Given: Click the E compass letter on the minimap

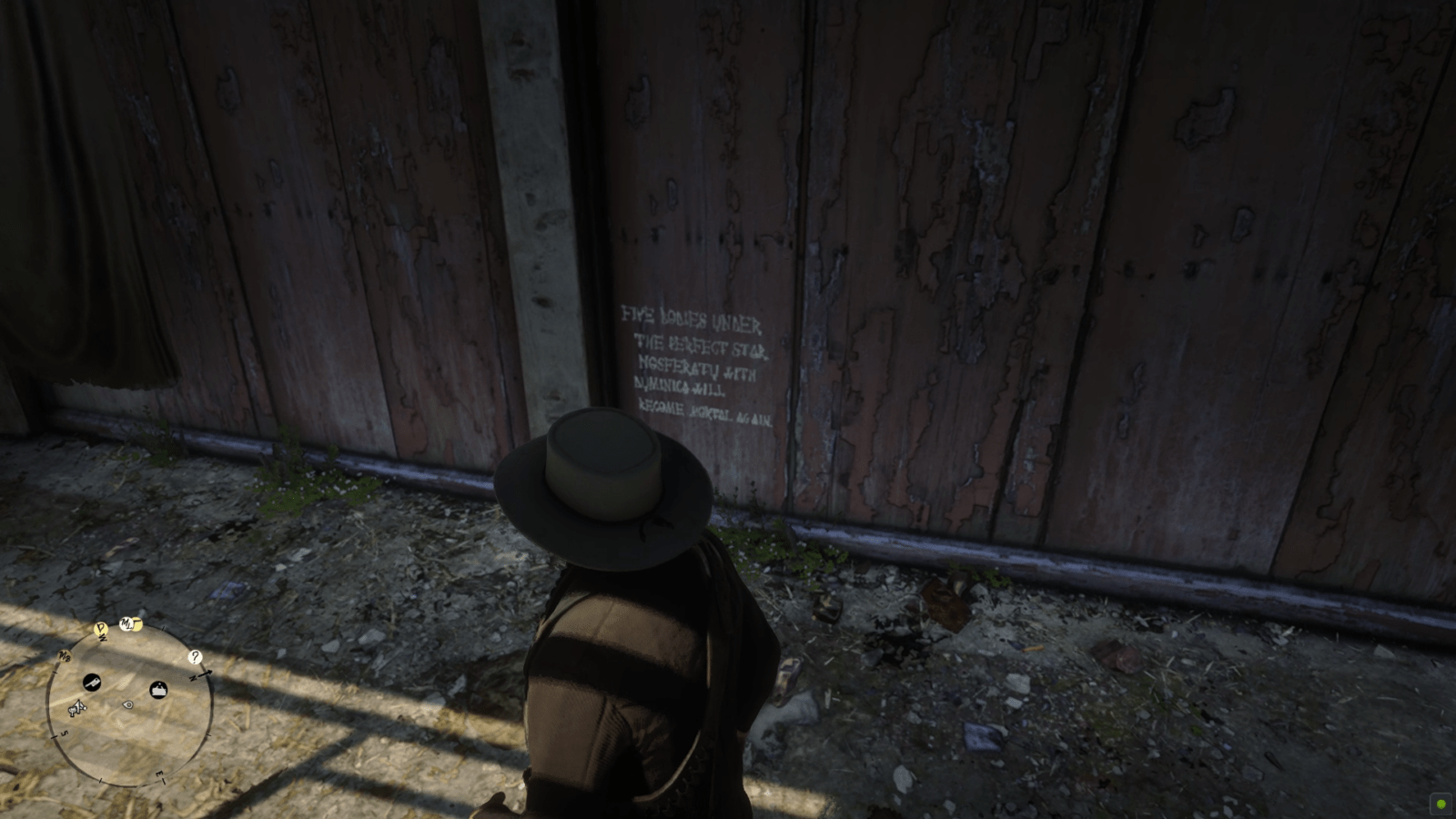Looking at the screenshot, I should coord(159,775).
